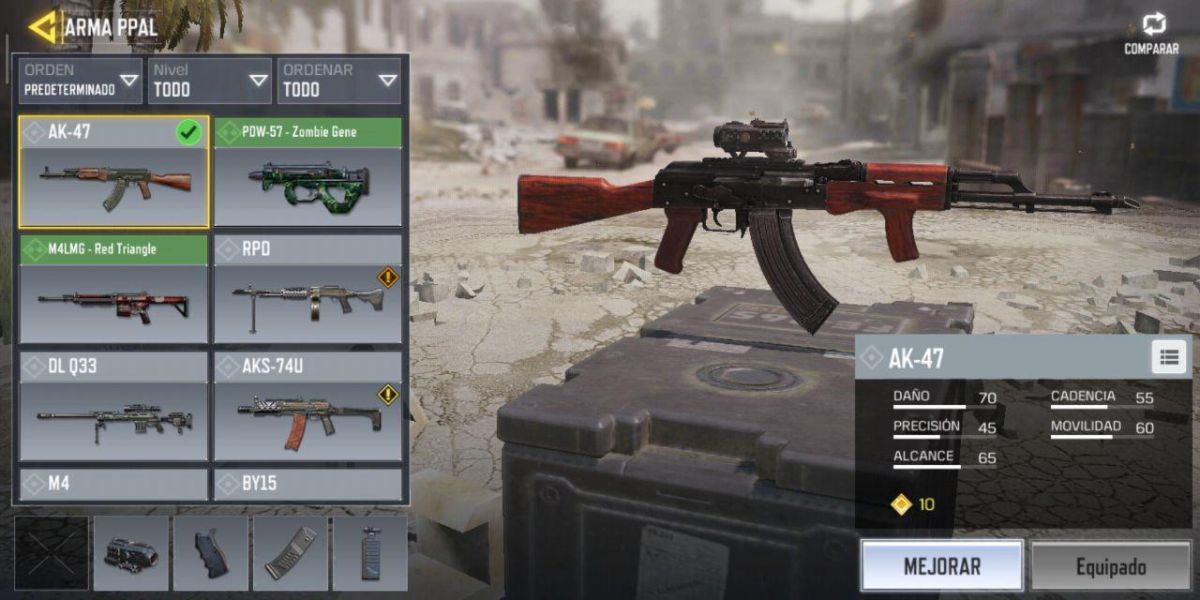Open the COMPARAR weapon comparison
Image resolution: width=1200 pixels, height=600 pixels.
click(x=1151, y=33)
